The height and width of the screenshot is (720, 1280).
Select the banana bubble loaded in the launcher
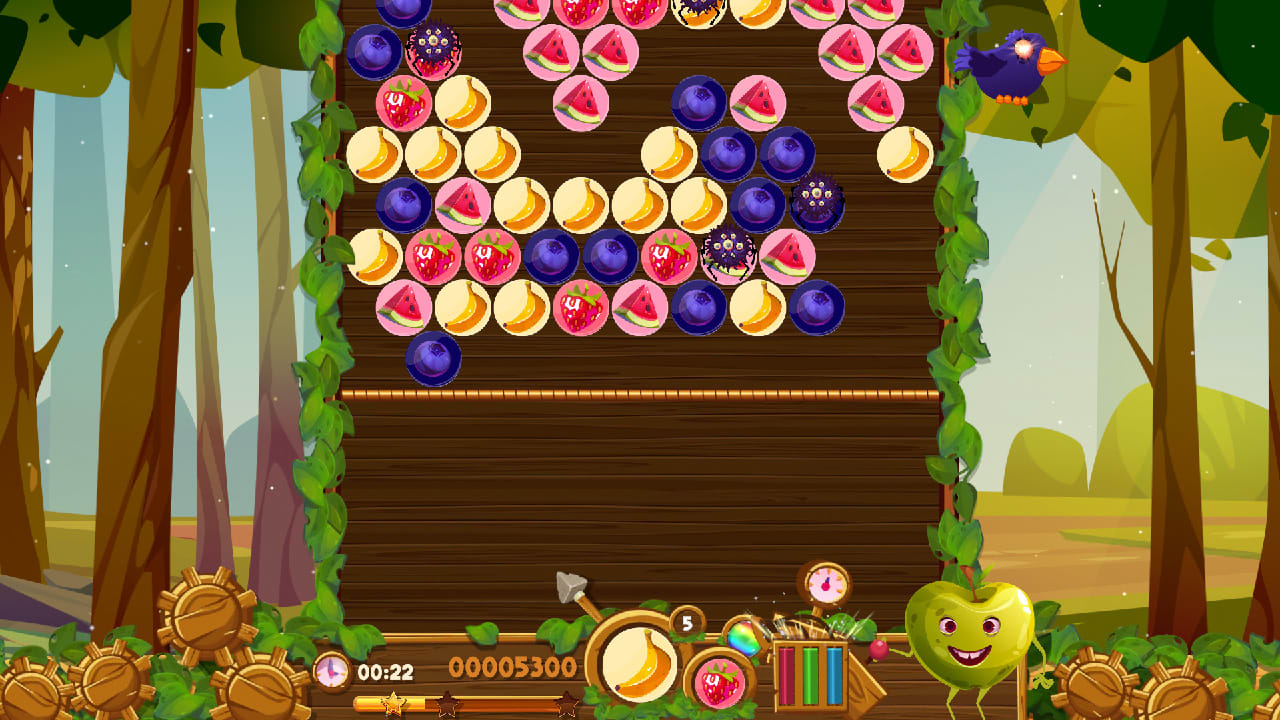pyautogui.click(x=640, y=665)
